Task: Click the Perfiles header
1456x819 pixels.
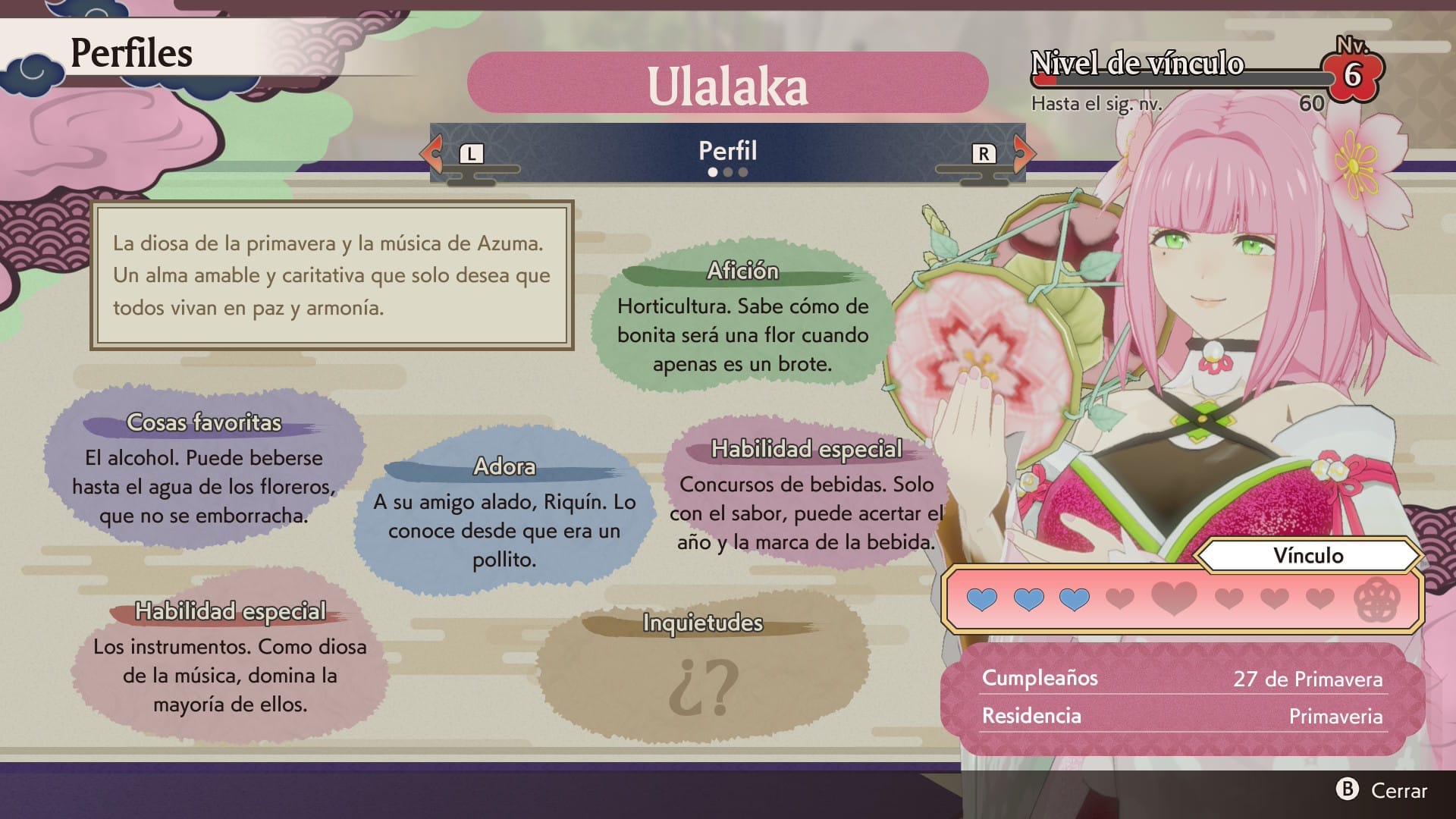Action: [130, 52]
